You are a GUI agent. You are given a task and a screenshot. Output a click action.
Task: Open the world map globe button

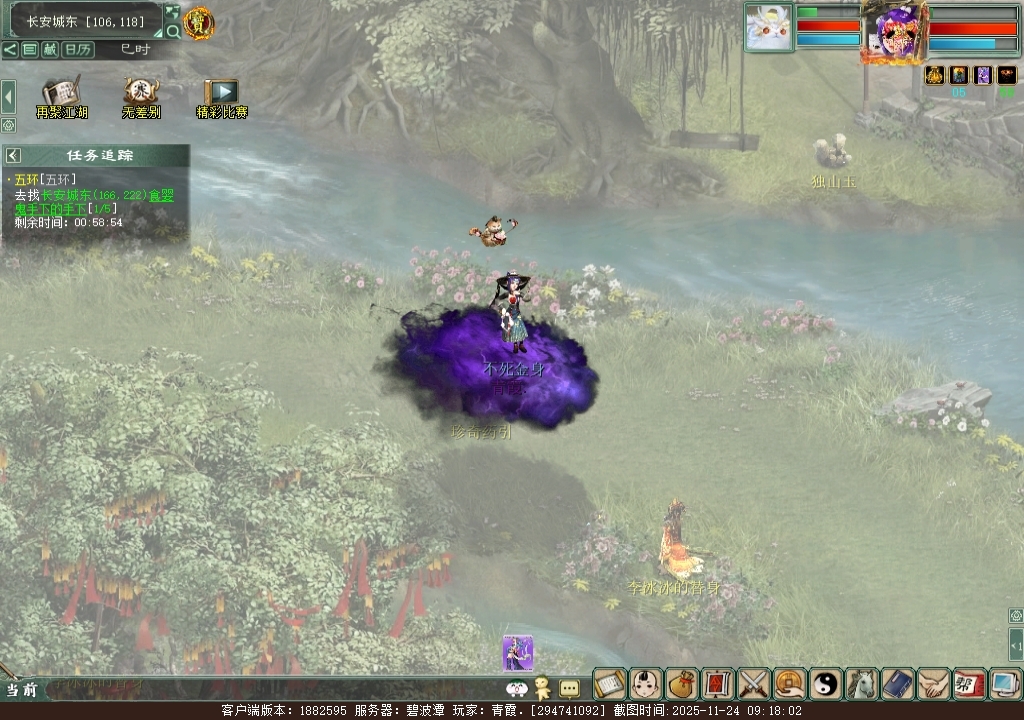click(171, 12)
